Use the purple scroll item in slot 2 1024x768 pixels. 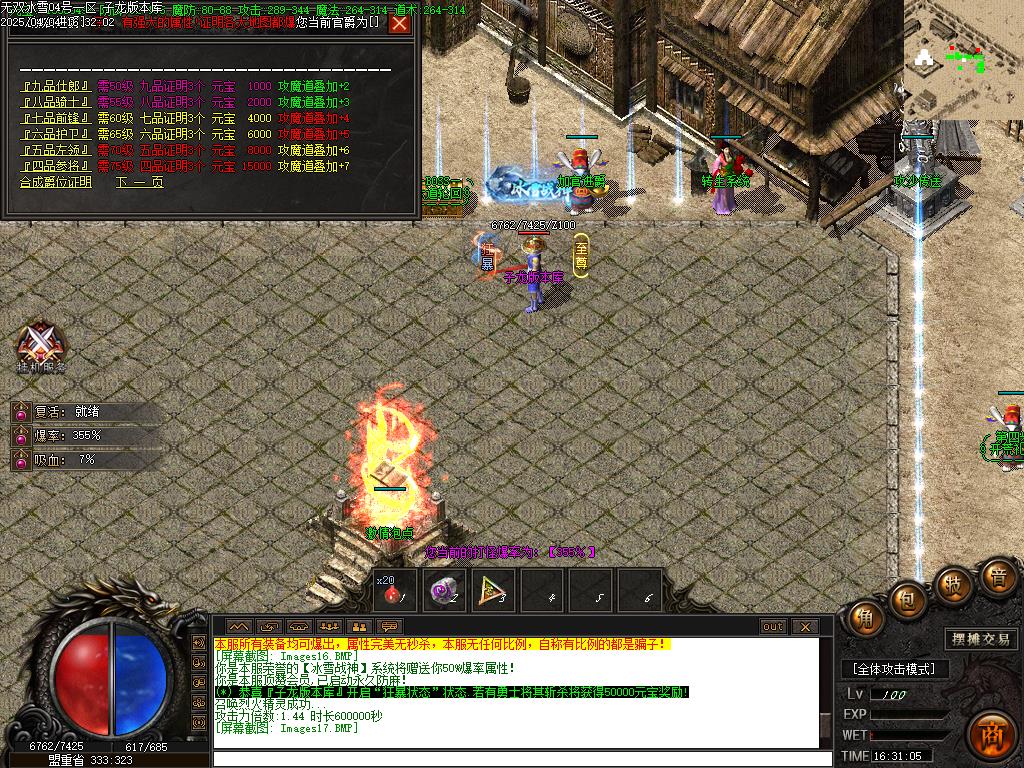443,591
